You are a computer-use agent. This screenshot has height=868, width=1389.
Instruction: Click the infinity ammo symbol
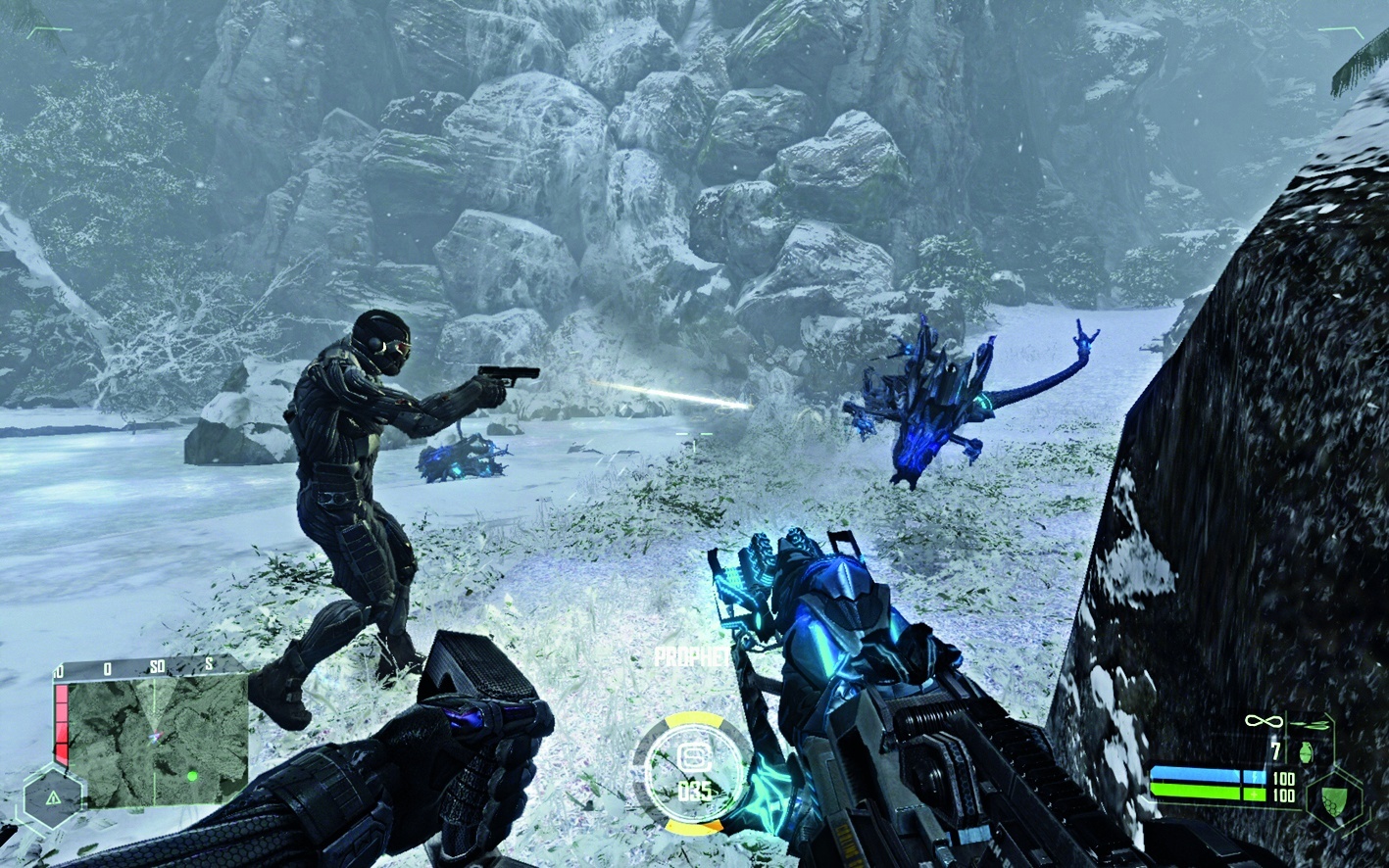pos(1263,721)
